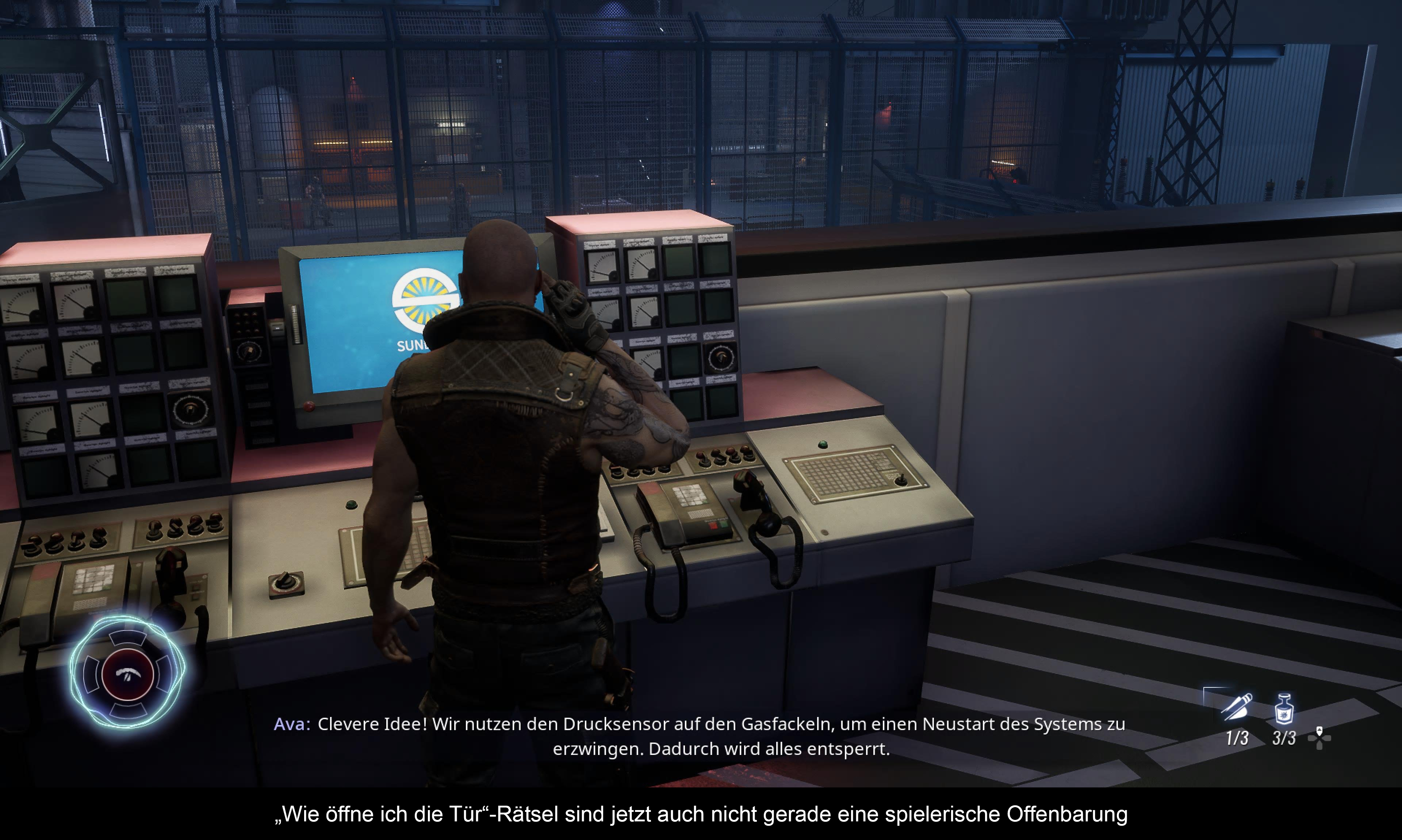Select the potion bottle item icon
This screenshot has width=1402, height=840.
[x=1284, y=709]
